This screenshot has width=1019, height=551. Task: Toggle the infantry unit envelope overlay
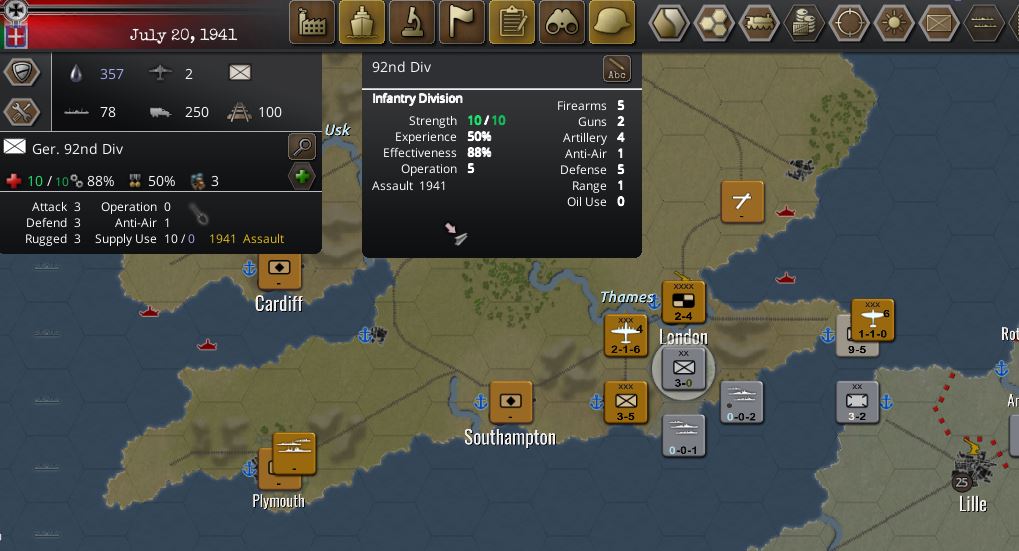pos(940,22)
